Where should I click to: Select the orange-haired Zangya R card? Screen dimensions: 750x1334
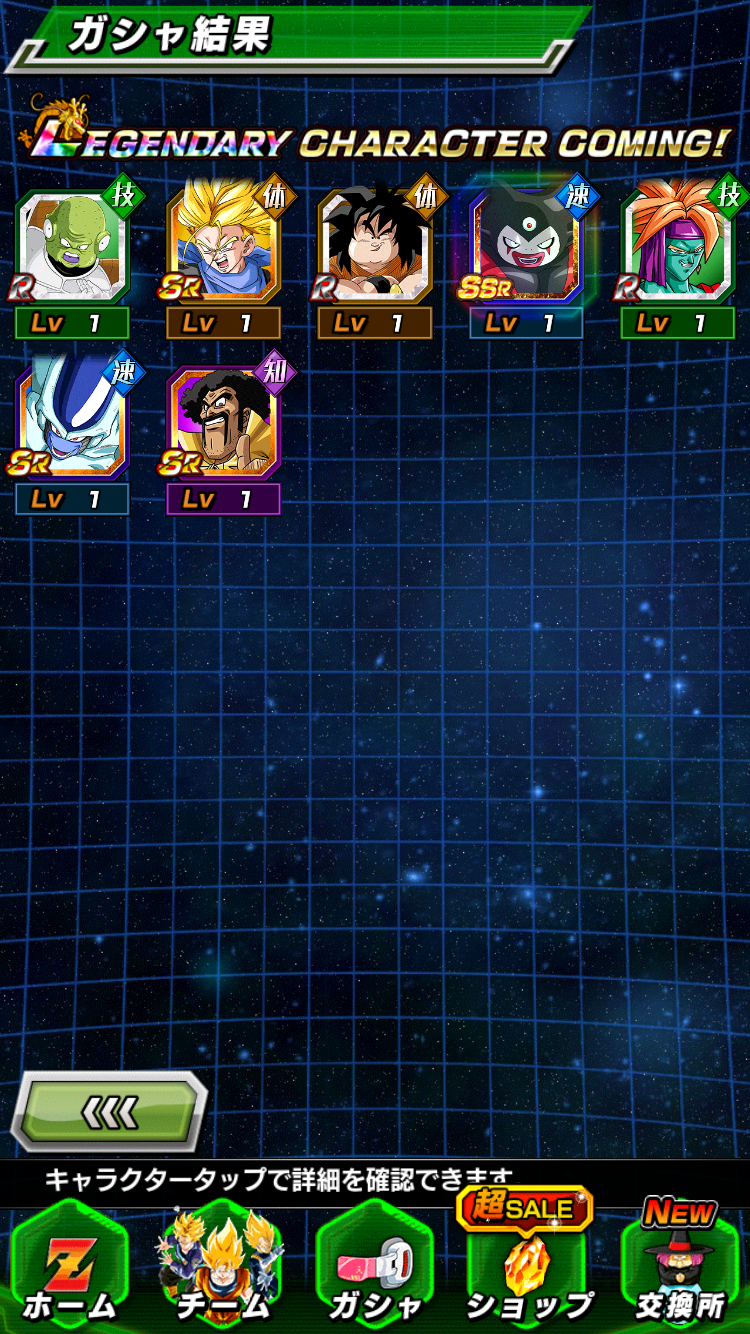coord(678,250)
